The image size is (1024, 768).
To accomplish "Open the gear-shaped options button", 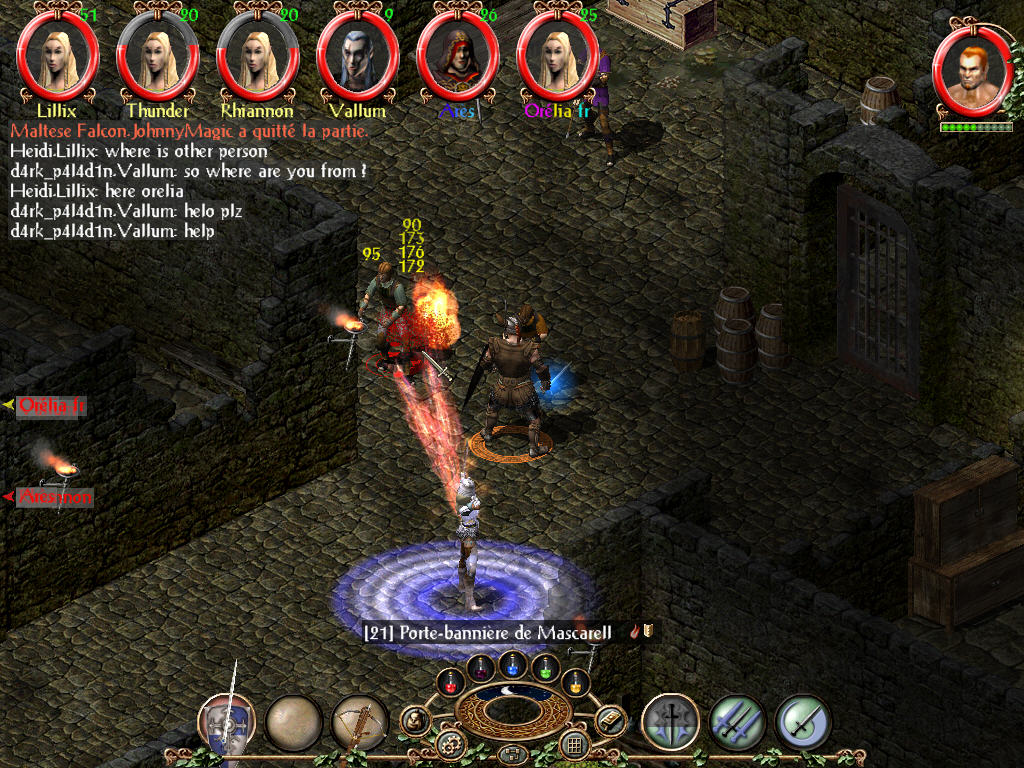I will coord(451,744).
